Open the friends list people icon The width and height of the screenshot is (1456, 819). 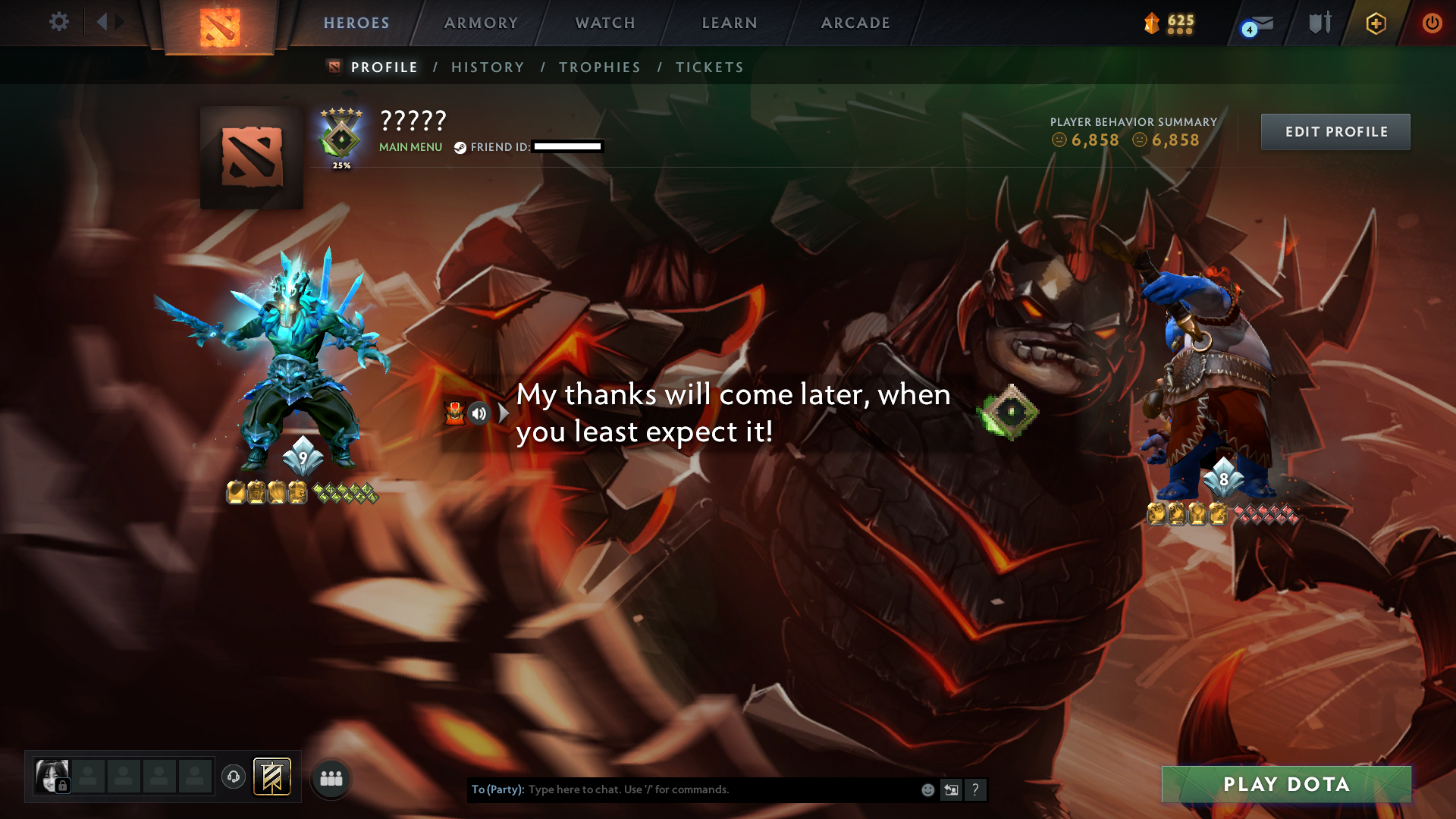click(x=331, y=777)
